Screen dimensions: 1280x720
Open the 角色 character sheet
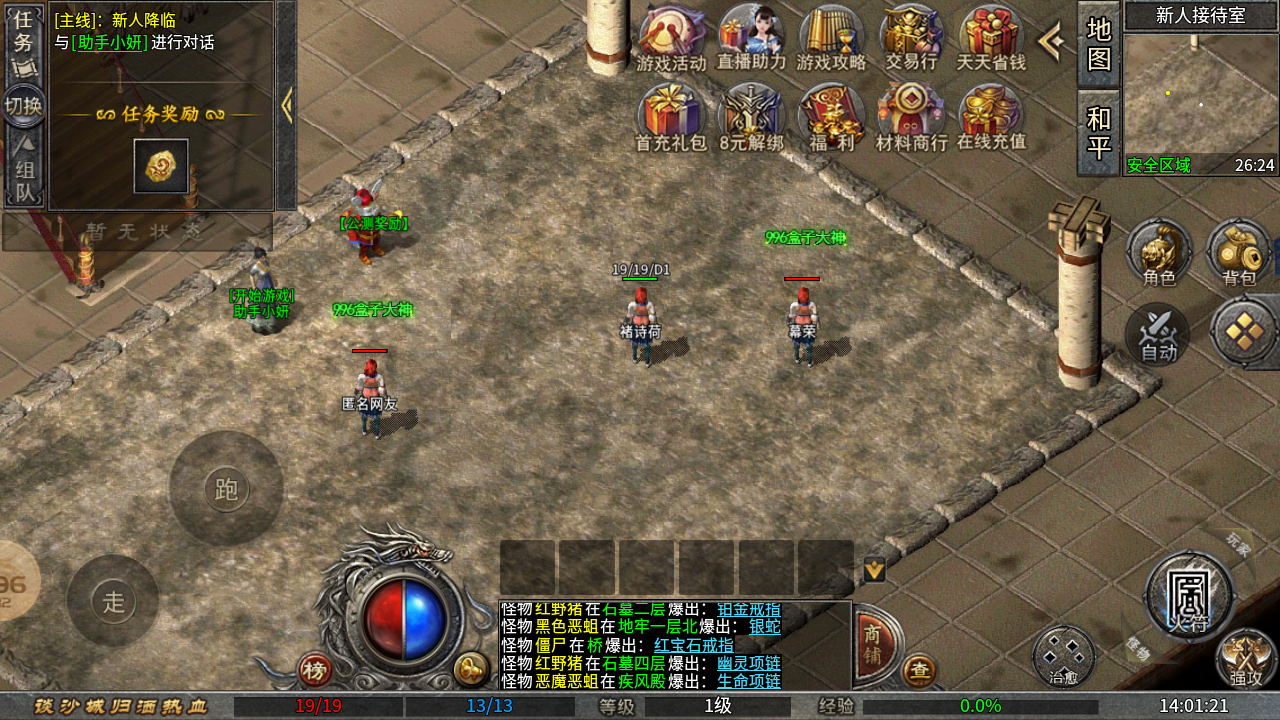point(1159,253)
